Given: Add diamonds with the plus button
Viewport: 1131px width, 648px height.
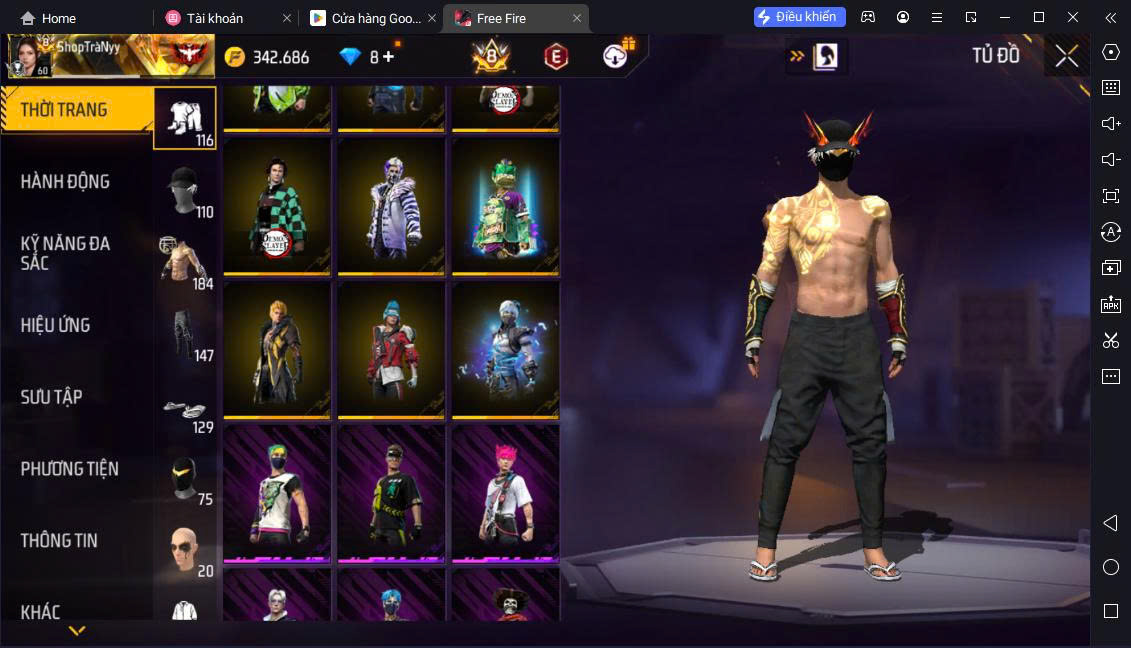Looking at the screenshot, I should coord(388,57).
